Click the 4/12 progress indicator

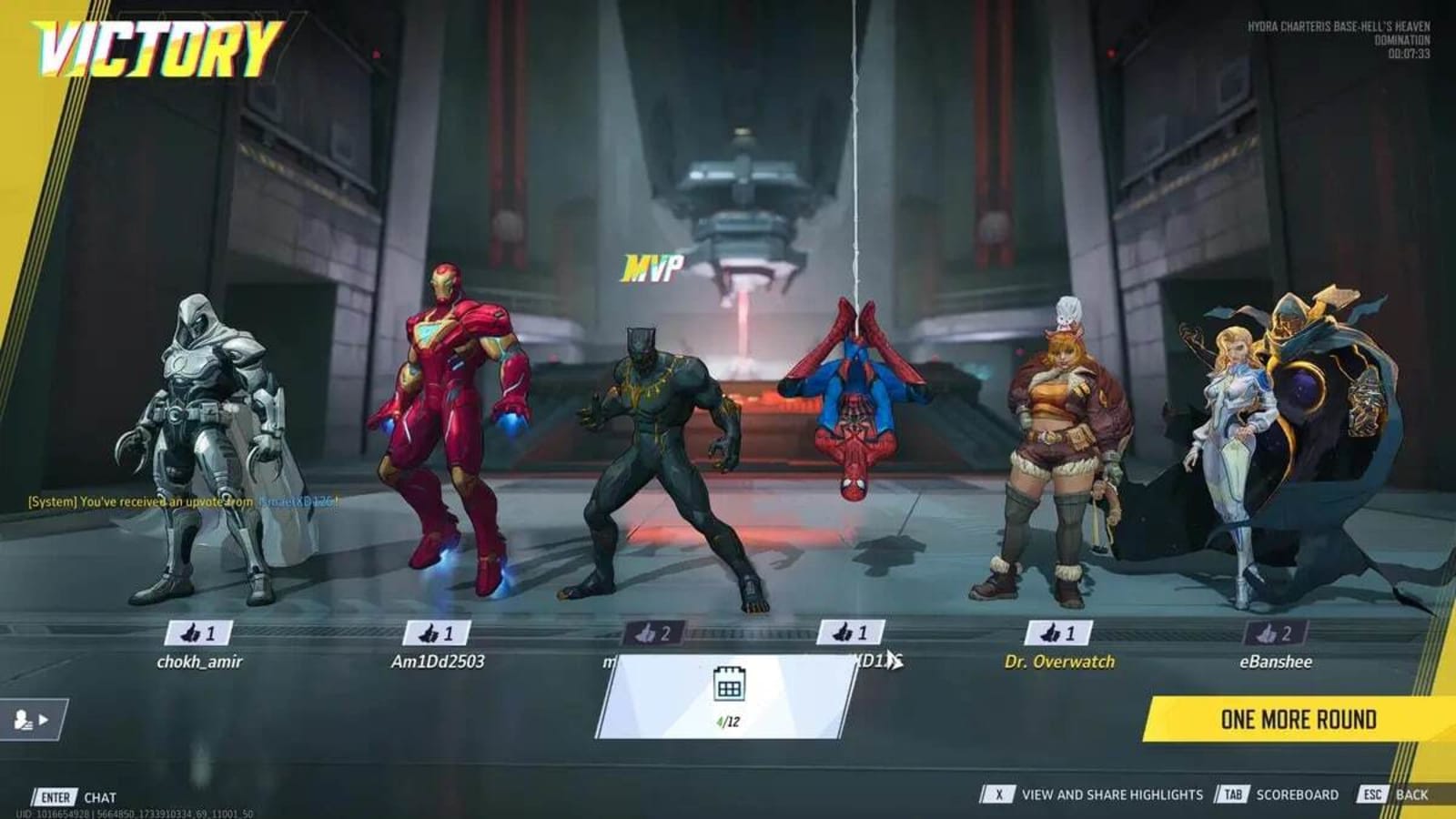(728, 721)
